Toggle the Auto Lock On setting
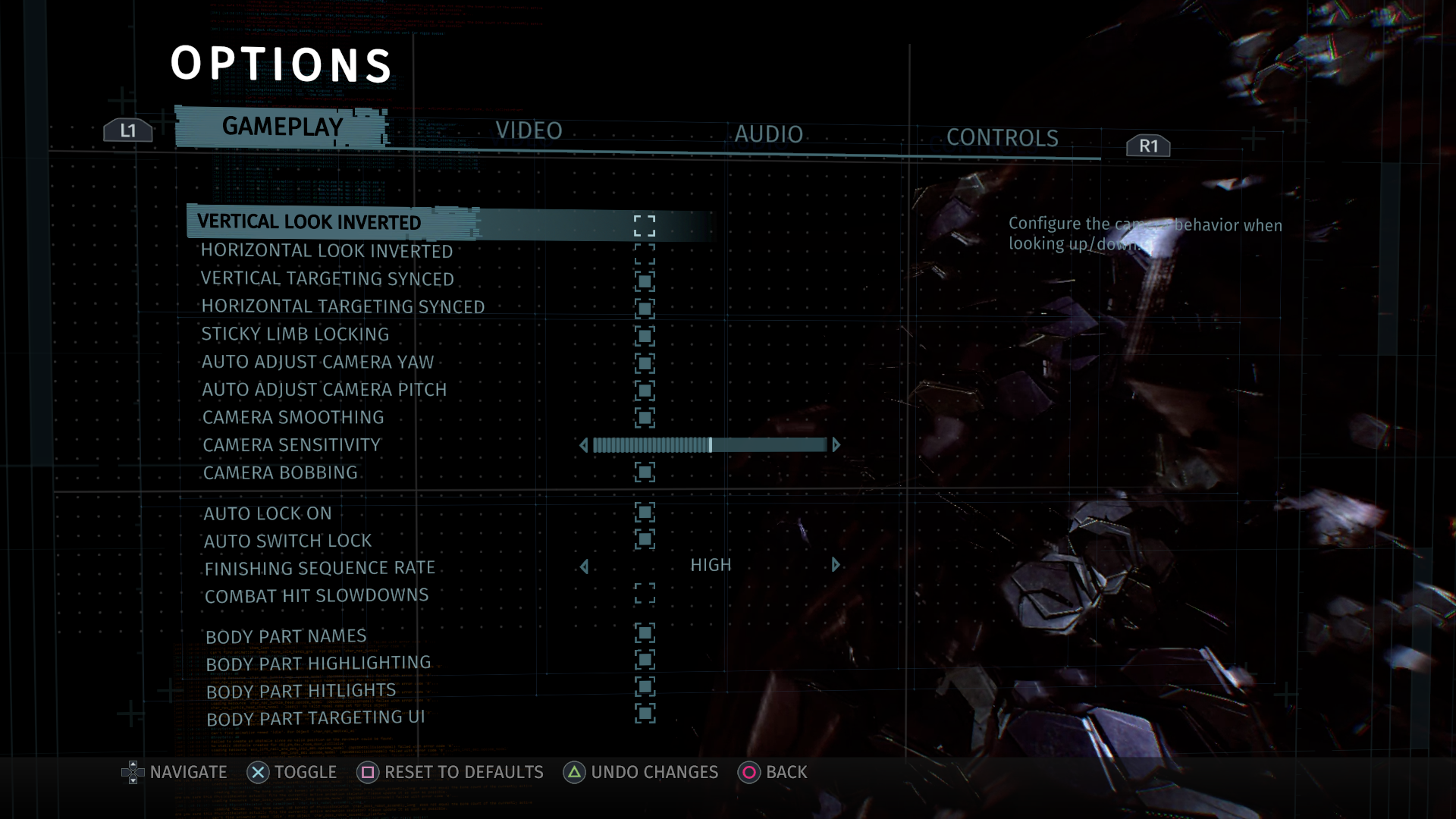The width and height of the screenshot is (1456, 819). (x=645, y=513)
